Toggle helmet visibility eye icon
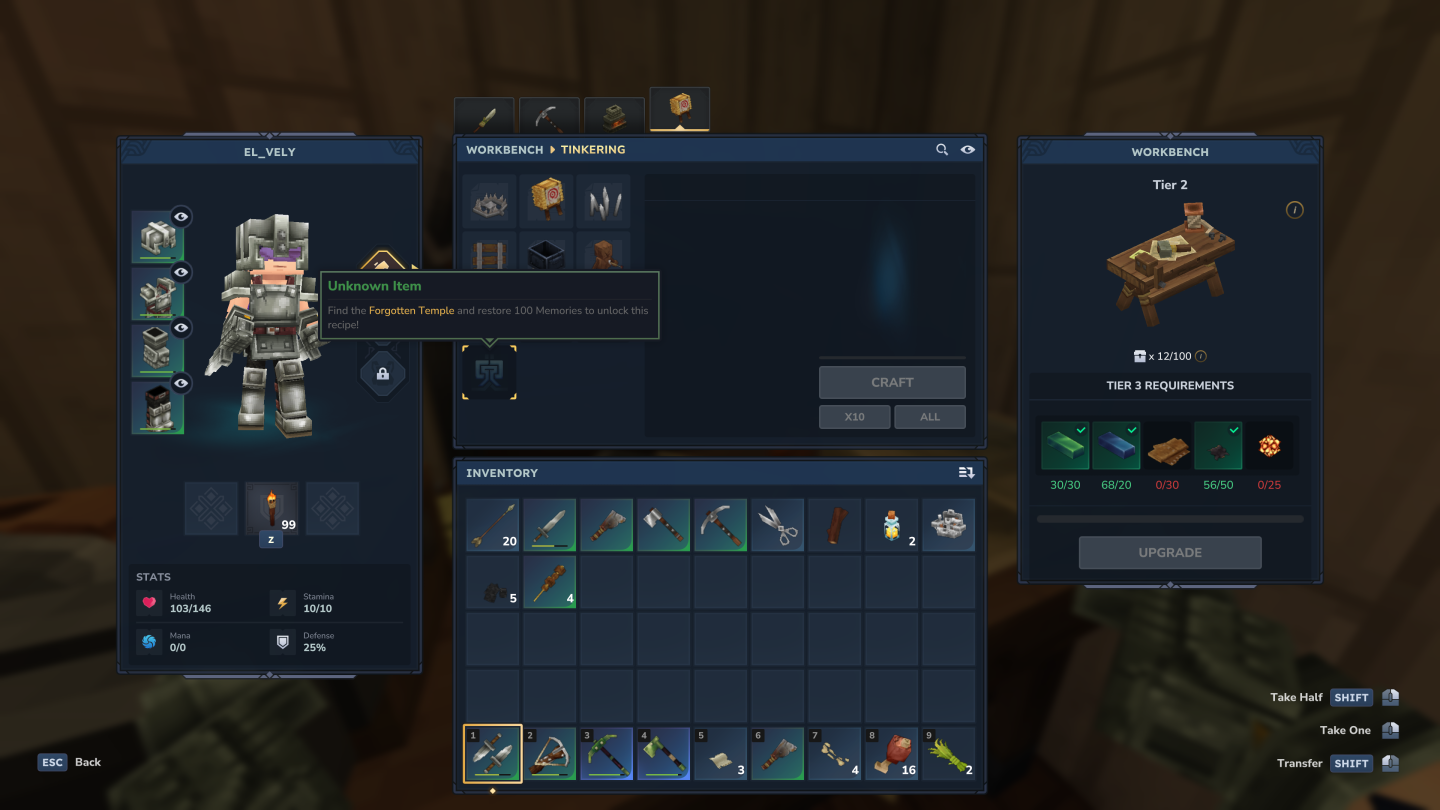This screenshot has height=810, width=1440. point(181,216)
